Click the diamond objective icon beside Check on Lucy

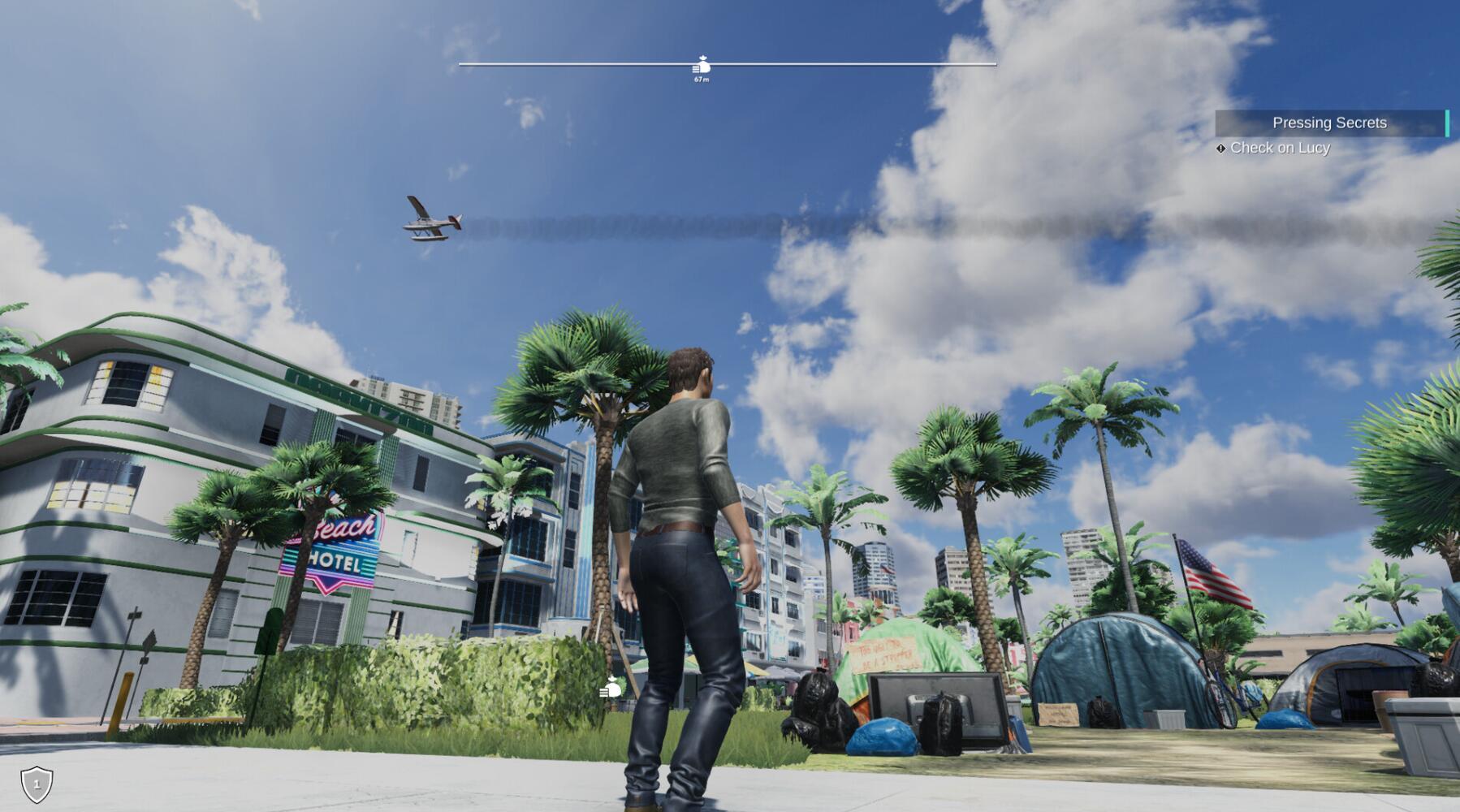pyautogui.click(x=1220, y=147)
